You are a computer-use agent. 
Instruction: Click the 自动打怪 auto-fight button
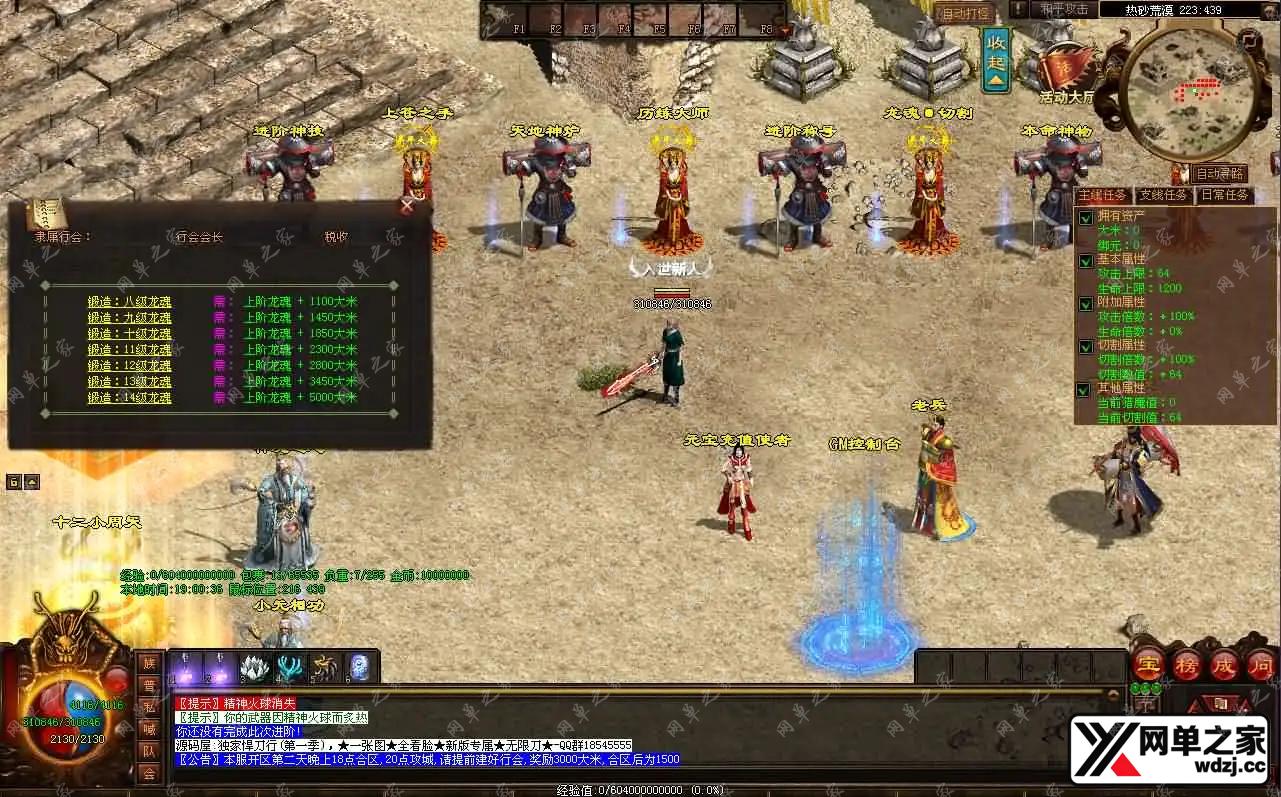click(965, 13)
